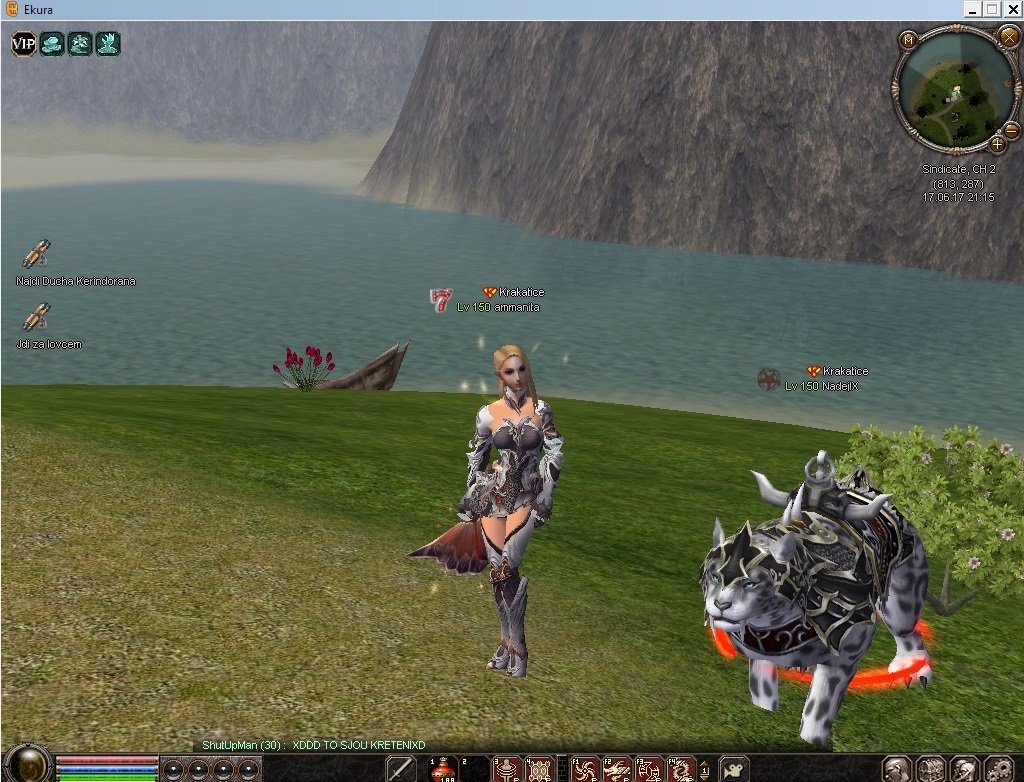The height and width of the screenshot is (782, 1024).
Task: Activate the F1 whirlwind skill
Action: pyautogui.click(x=585, y=769)
